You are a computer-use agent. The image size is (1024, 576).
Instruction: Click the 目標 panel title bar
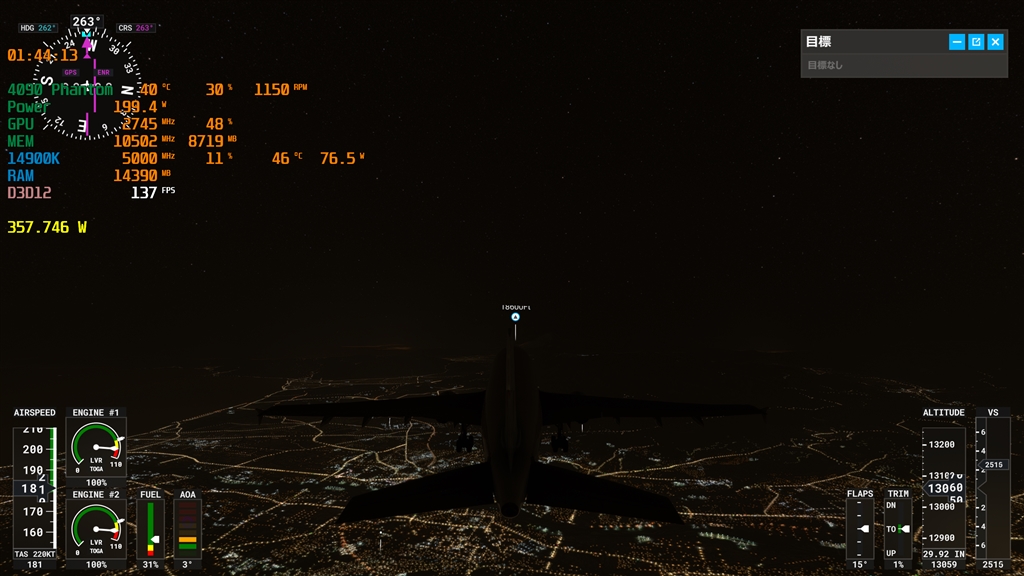pos(870,42)
